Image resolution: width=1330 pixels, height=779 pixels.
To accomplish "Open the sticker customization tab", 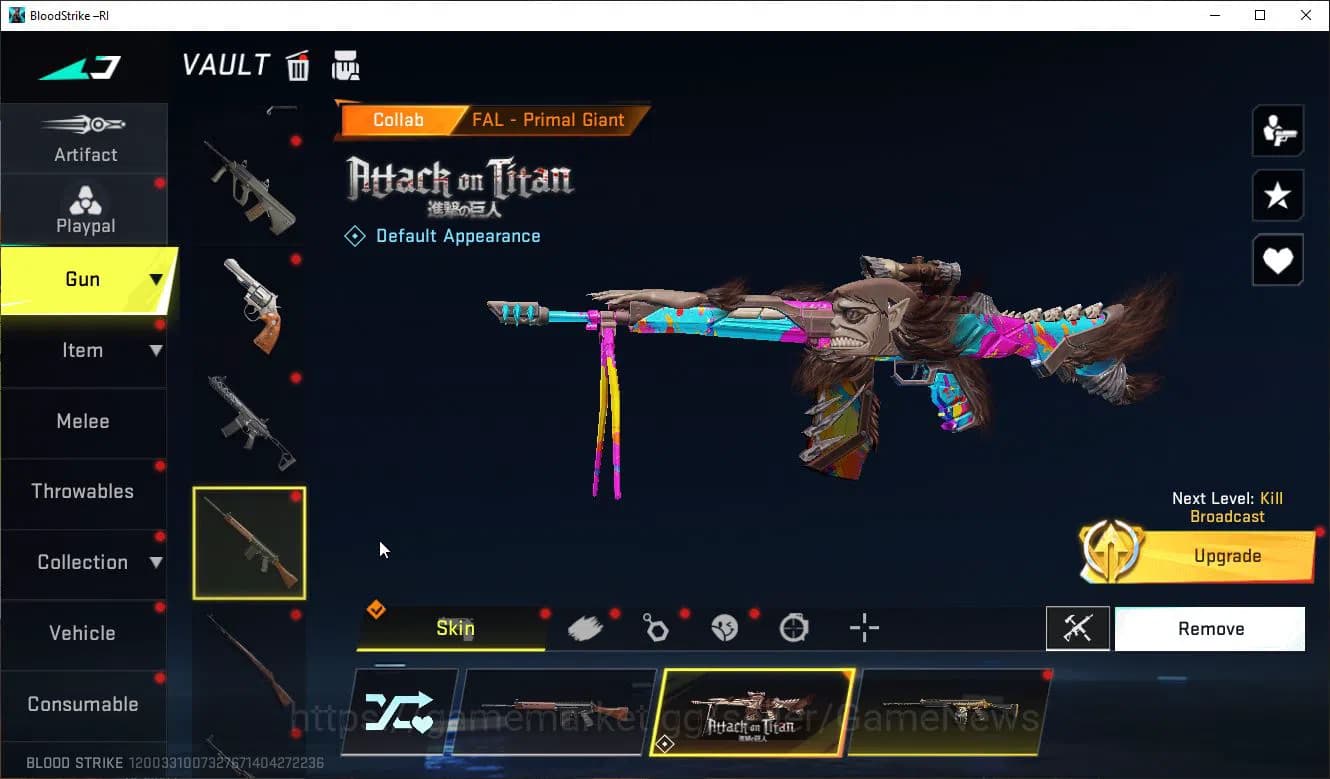I will pyautogui.click(x=725, y=628).
